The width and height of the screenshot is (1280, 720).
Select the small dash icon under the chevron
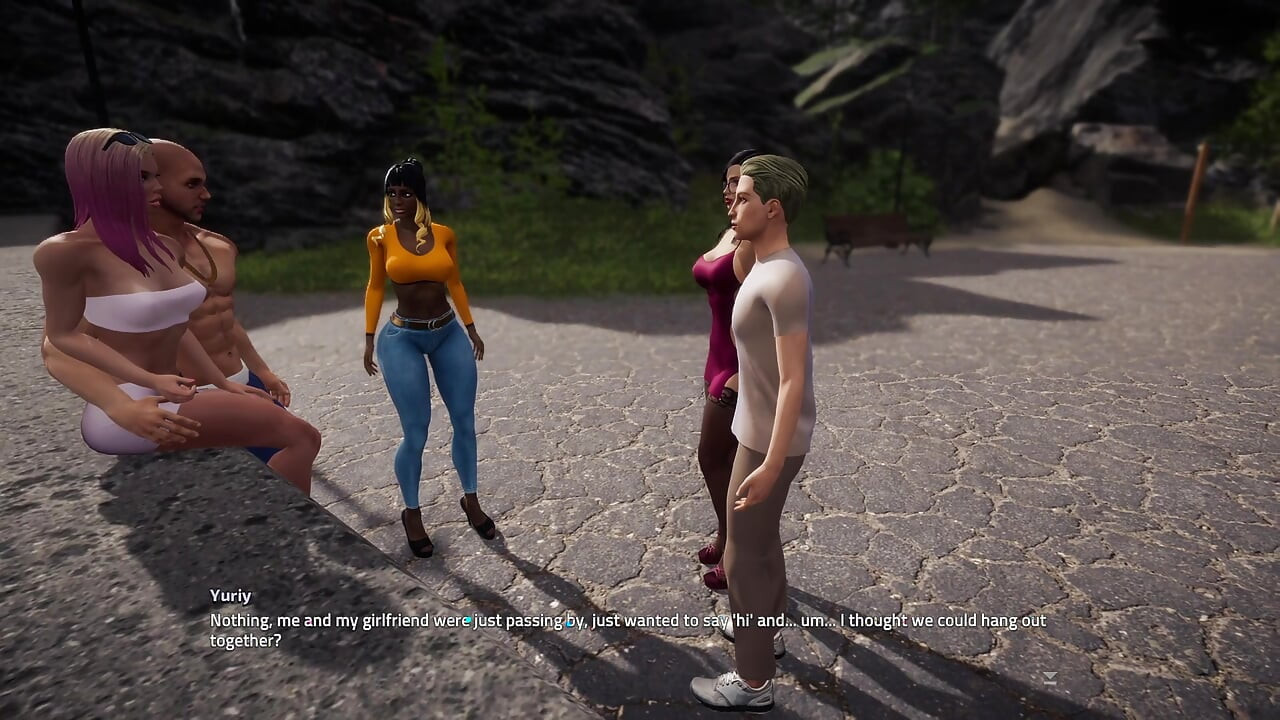1050,684
